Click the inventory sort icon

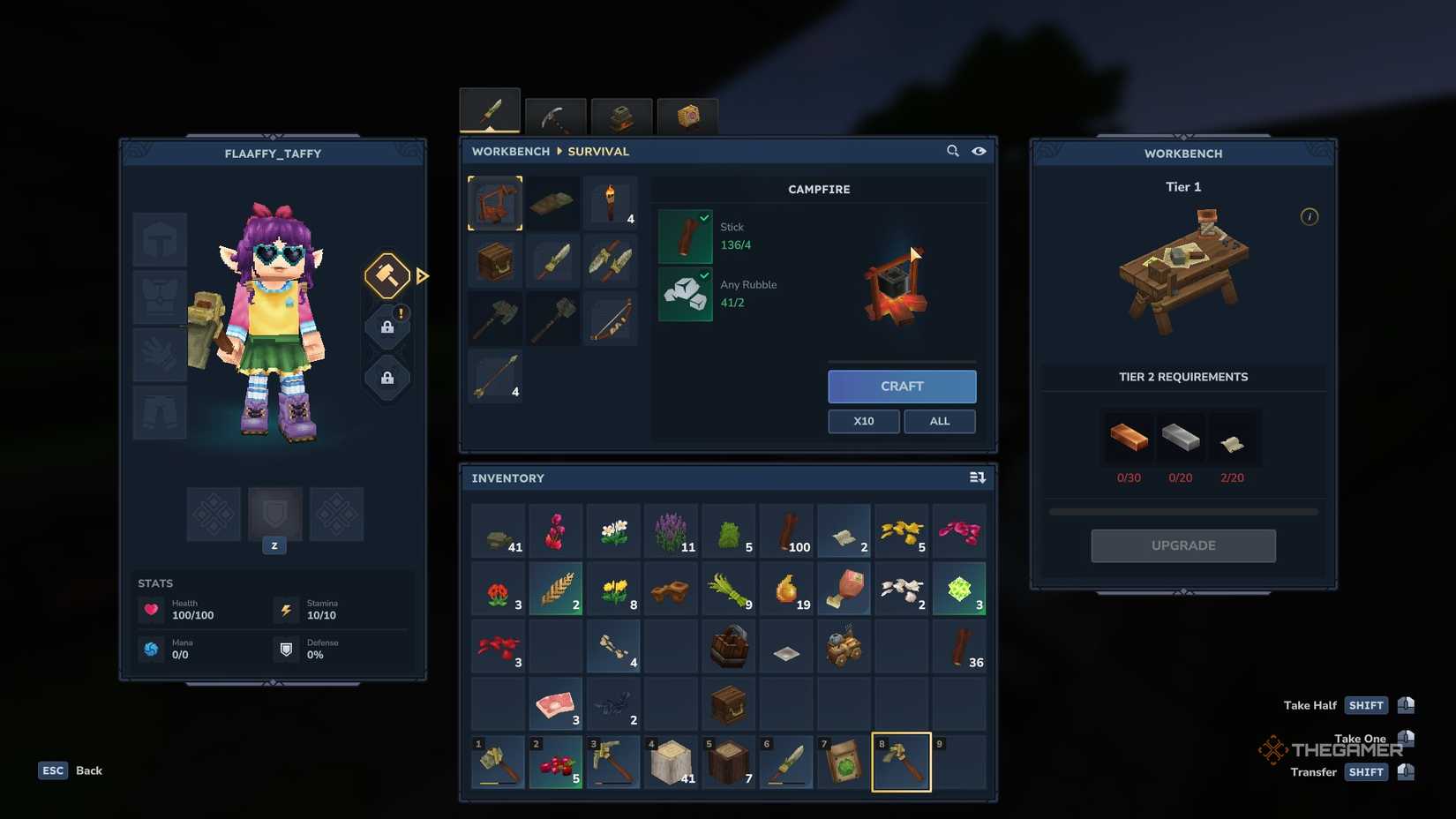978,477
